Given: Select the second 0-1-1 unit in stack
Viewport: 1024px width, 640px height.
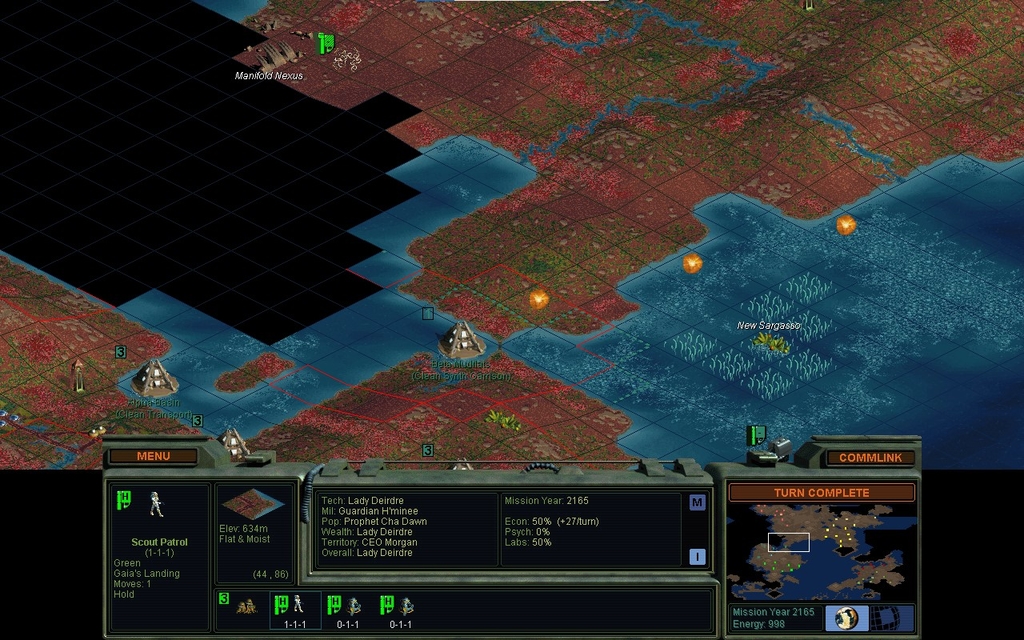Looking at the screenshot, I should click(x=400, y=609).
